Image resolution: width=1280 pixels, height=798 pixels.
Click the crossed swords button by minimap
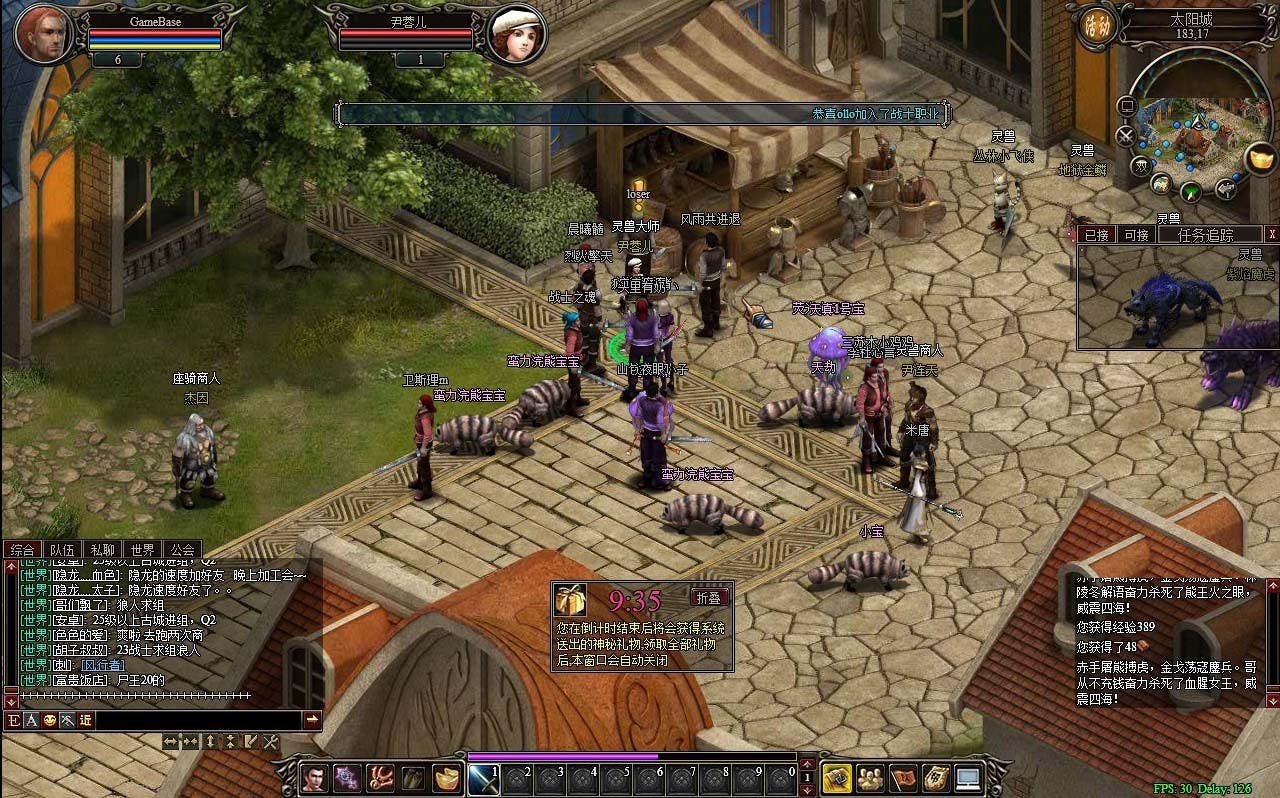click(x=1126, y=135)
